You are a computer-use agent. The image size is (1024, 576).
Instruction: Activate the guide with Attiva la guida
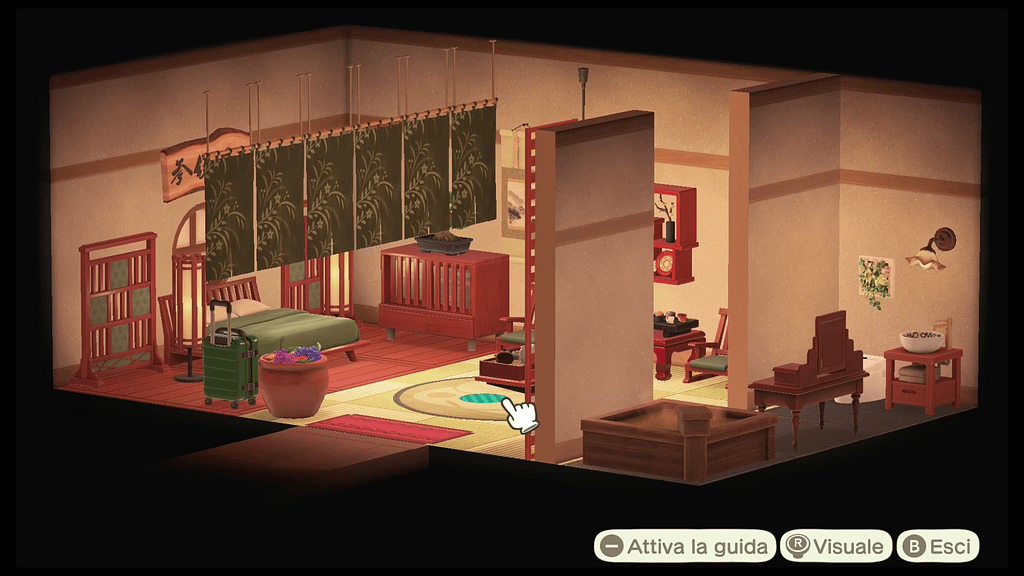[685, 546]
